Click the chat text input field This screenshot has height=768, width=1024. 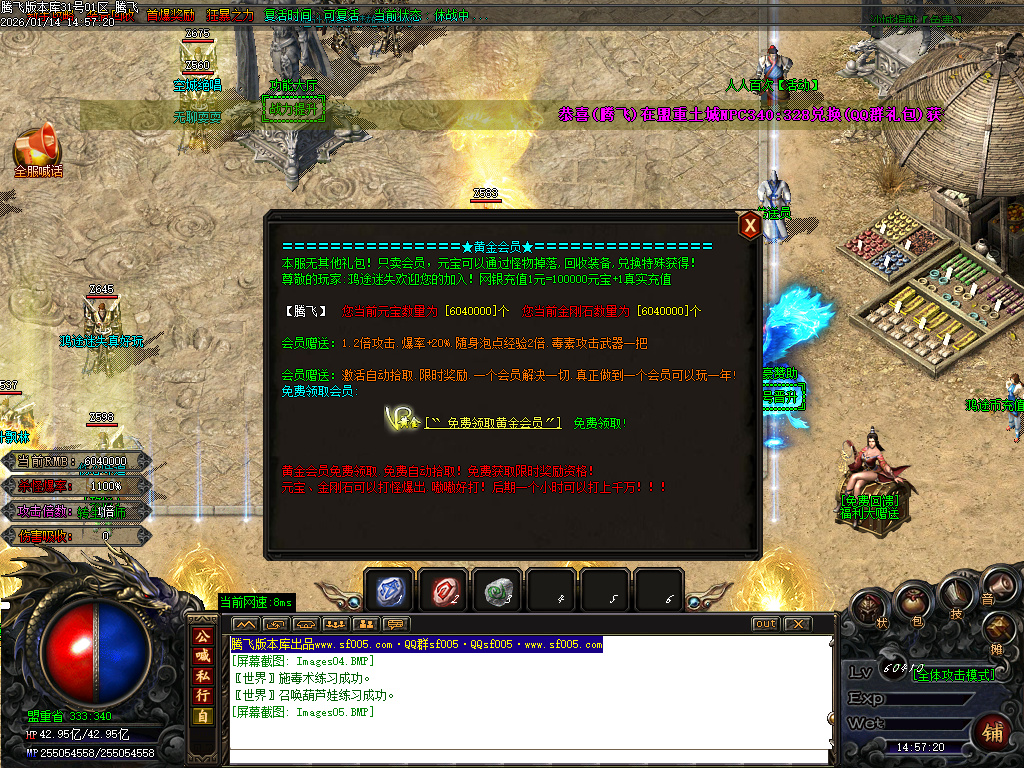530,756
